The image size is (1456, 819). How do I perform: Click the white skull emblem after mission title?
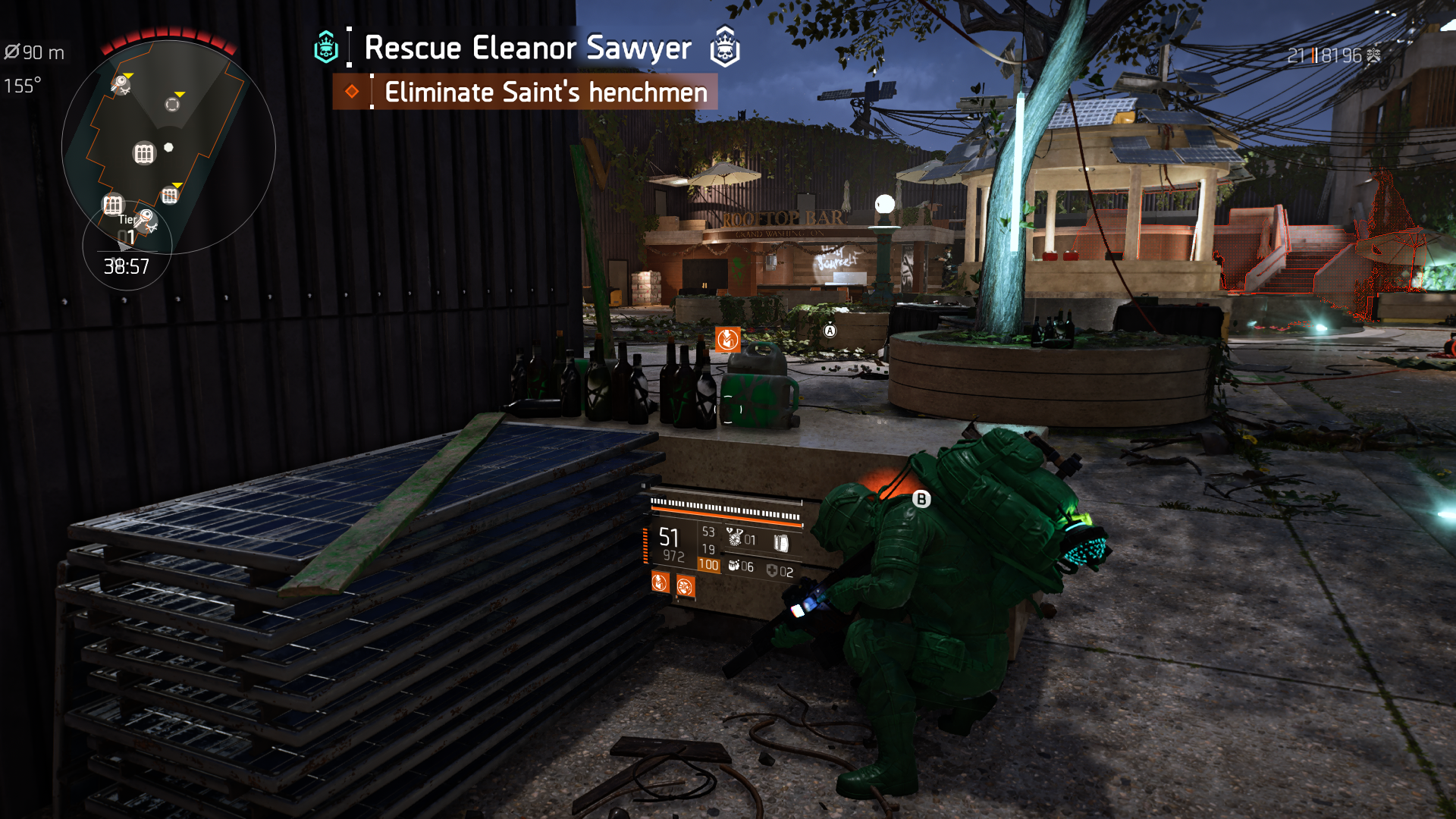pyautogui.click(x=724, y=47)
